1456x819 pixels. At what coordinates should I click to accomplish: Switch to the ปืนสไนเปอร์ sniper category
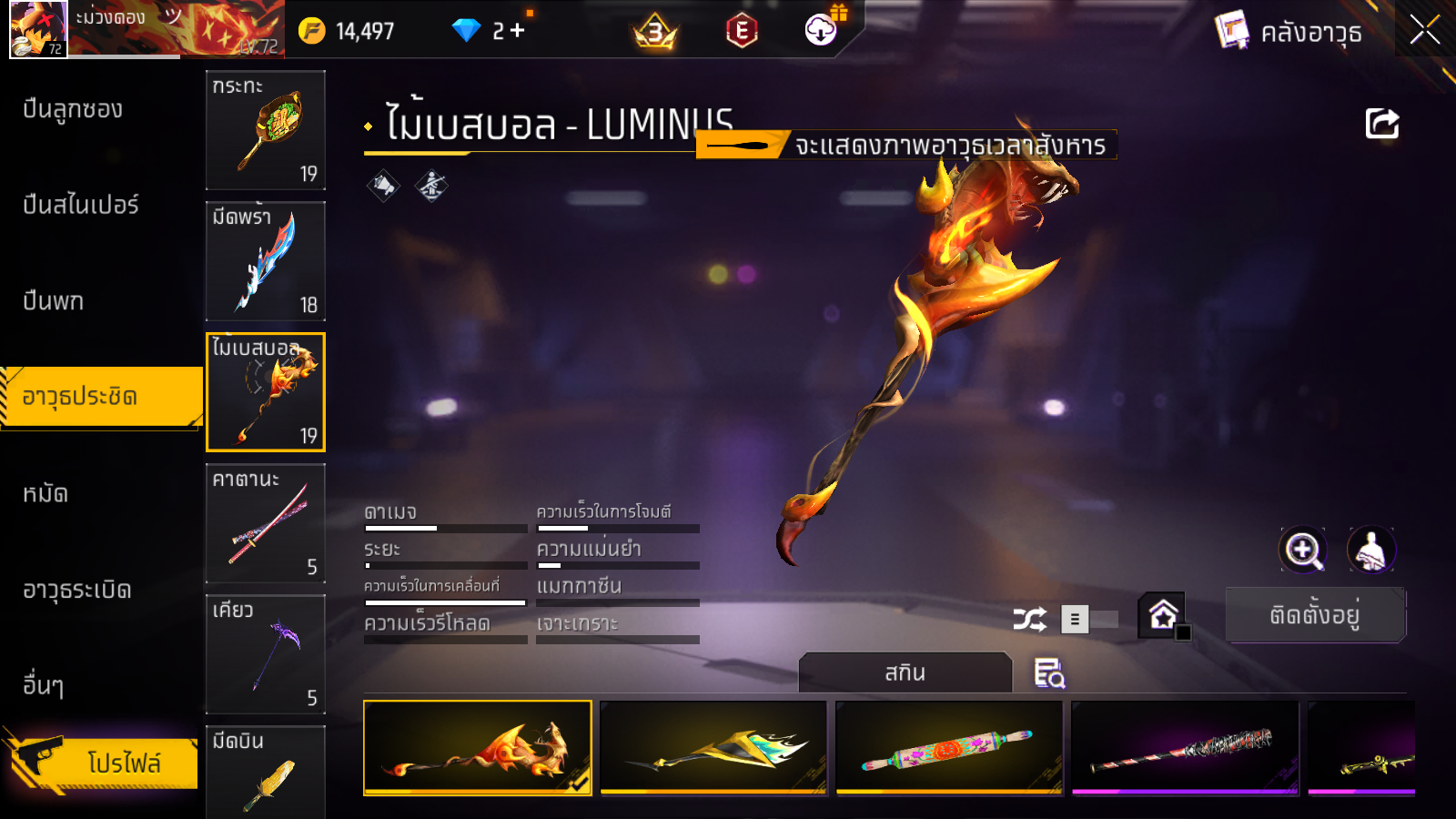[x=81, y=206]
